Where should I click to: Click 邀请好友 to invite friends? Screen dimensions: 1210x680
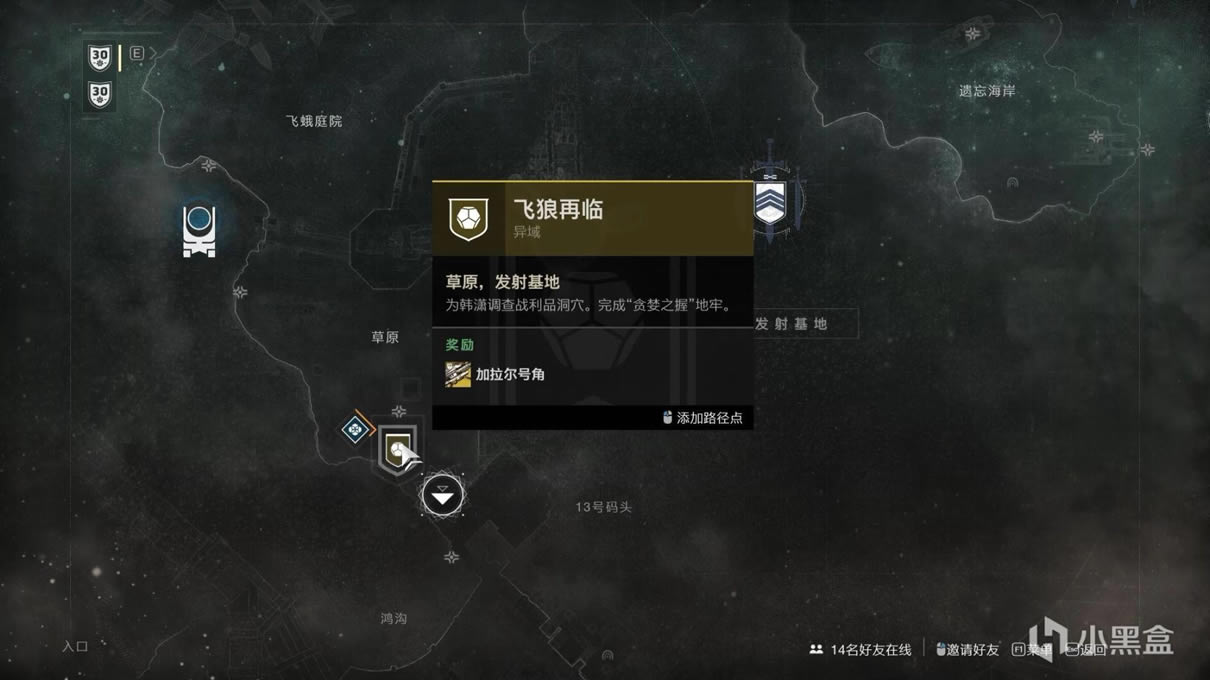point(968,649)
